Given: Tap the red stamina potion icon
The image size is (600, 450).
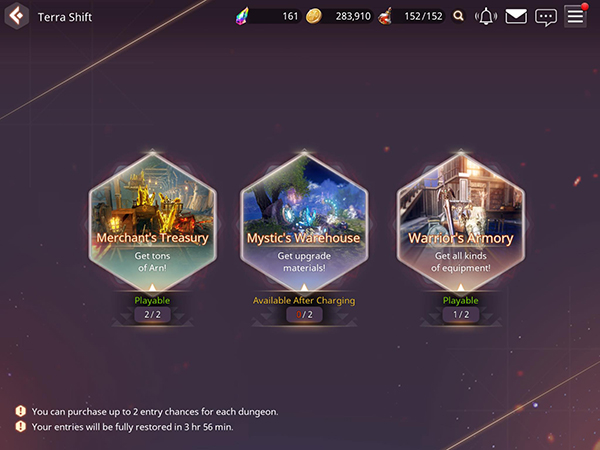Looking at the screenshot, I should (385, 16).
